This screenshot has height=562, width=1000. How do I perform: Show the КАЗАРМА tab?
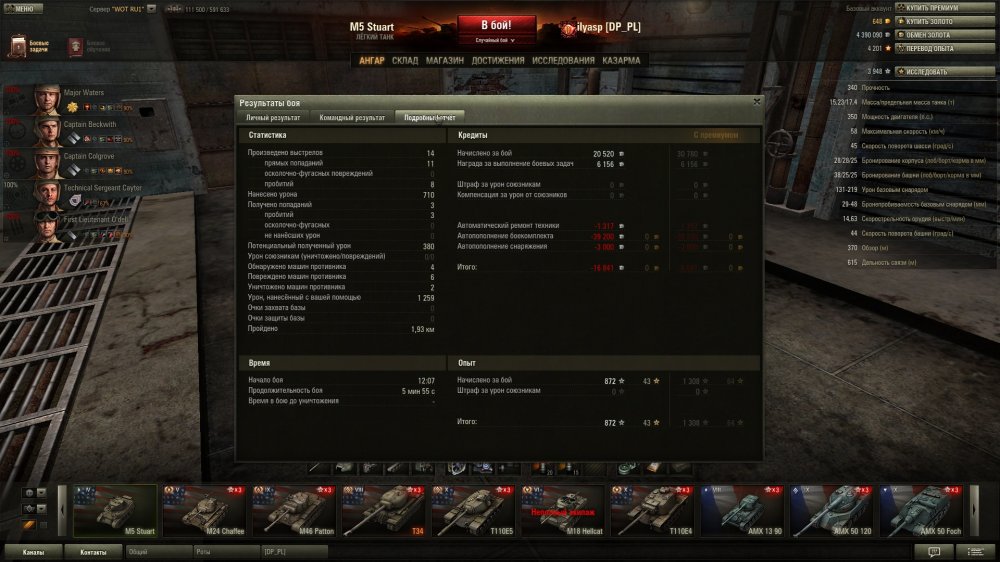point(622,61)
